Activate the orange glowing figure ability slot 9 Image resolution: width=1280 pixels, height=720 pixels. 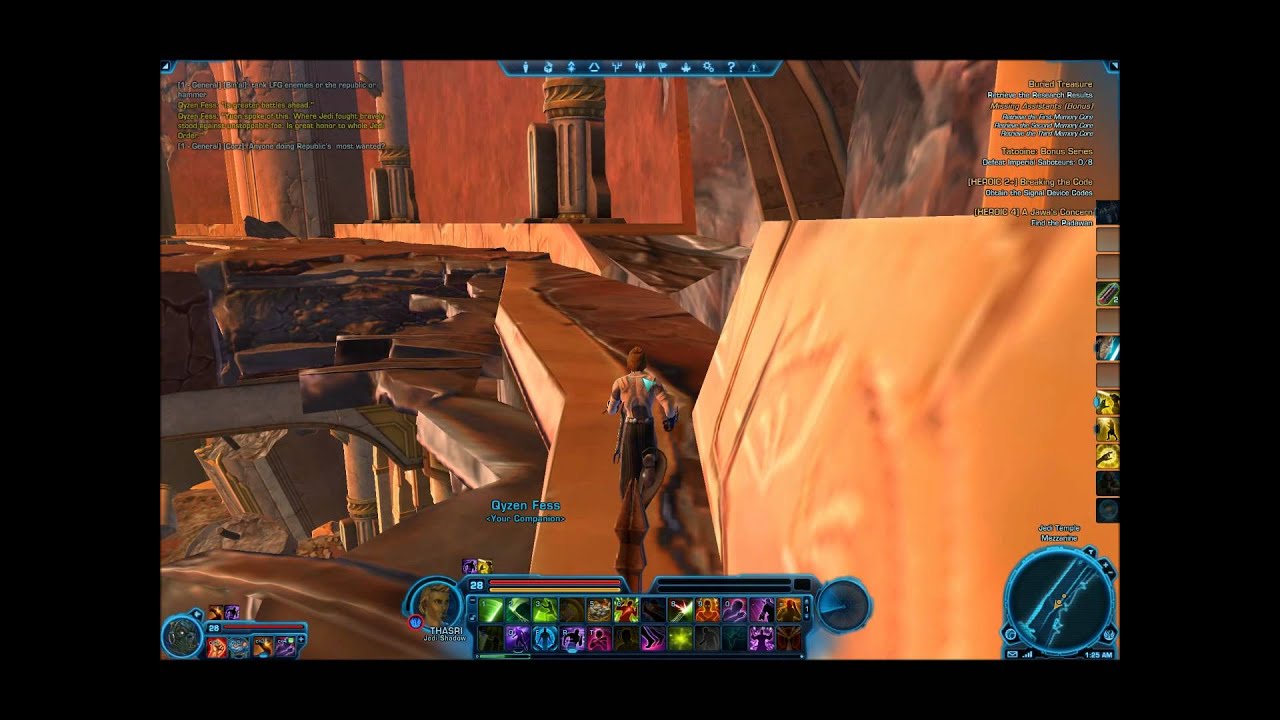707,609
